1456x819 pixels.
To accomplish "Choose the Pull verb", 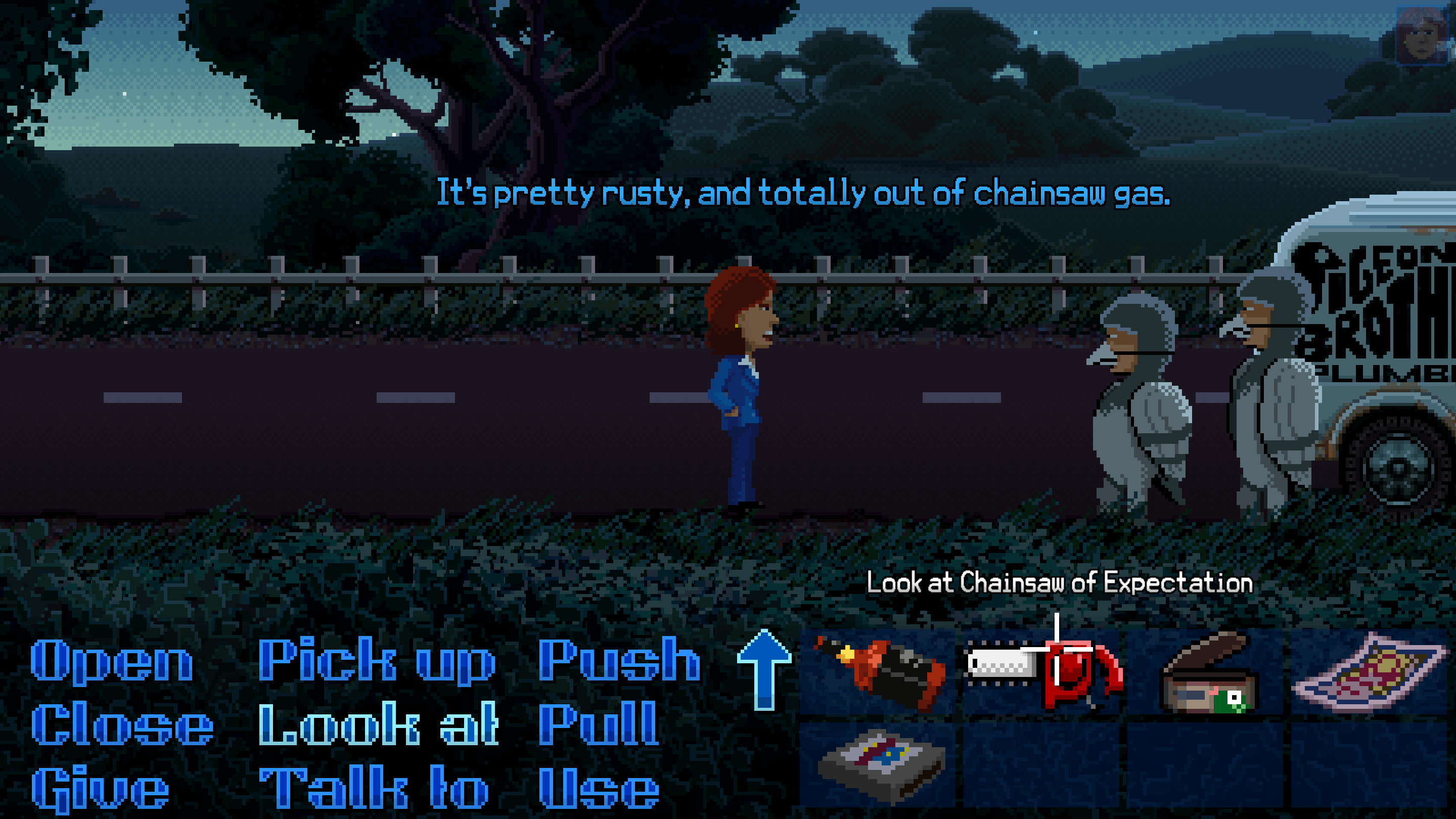I will (599, 725).
